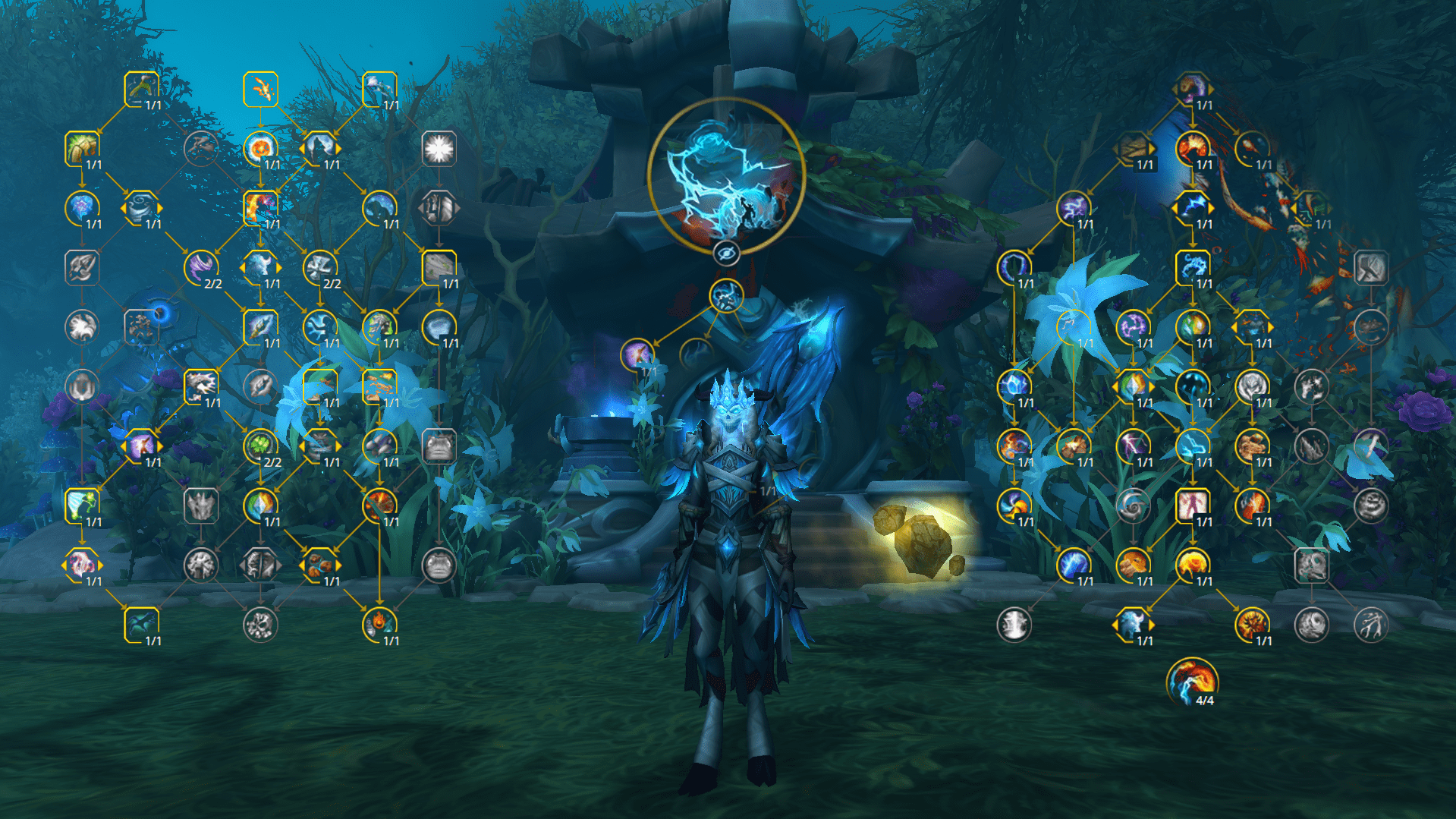Pick the greyed-out white starburst talent

[x=439, y=149]
